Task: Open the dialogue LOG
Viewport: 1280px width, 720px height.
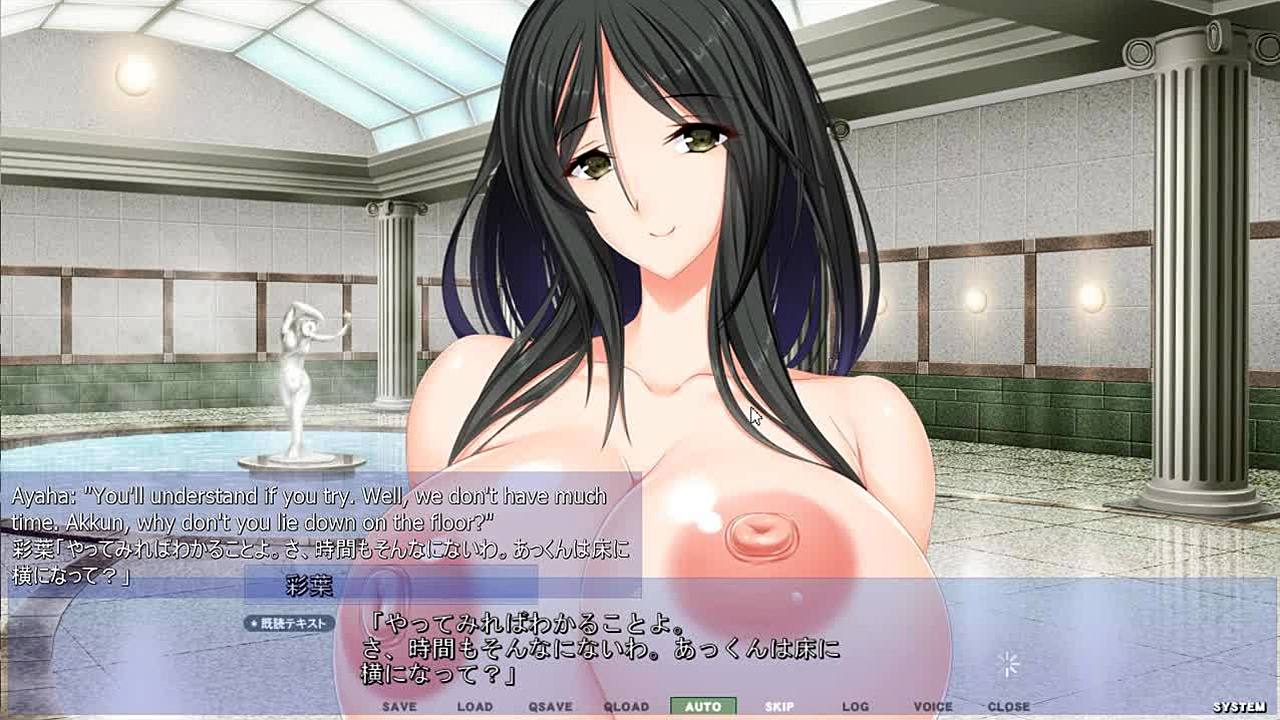Action: point(855,706)
